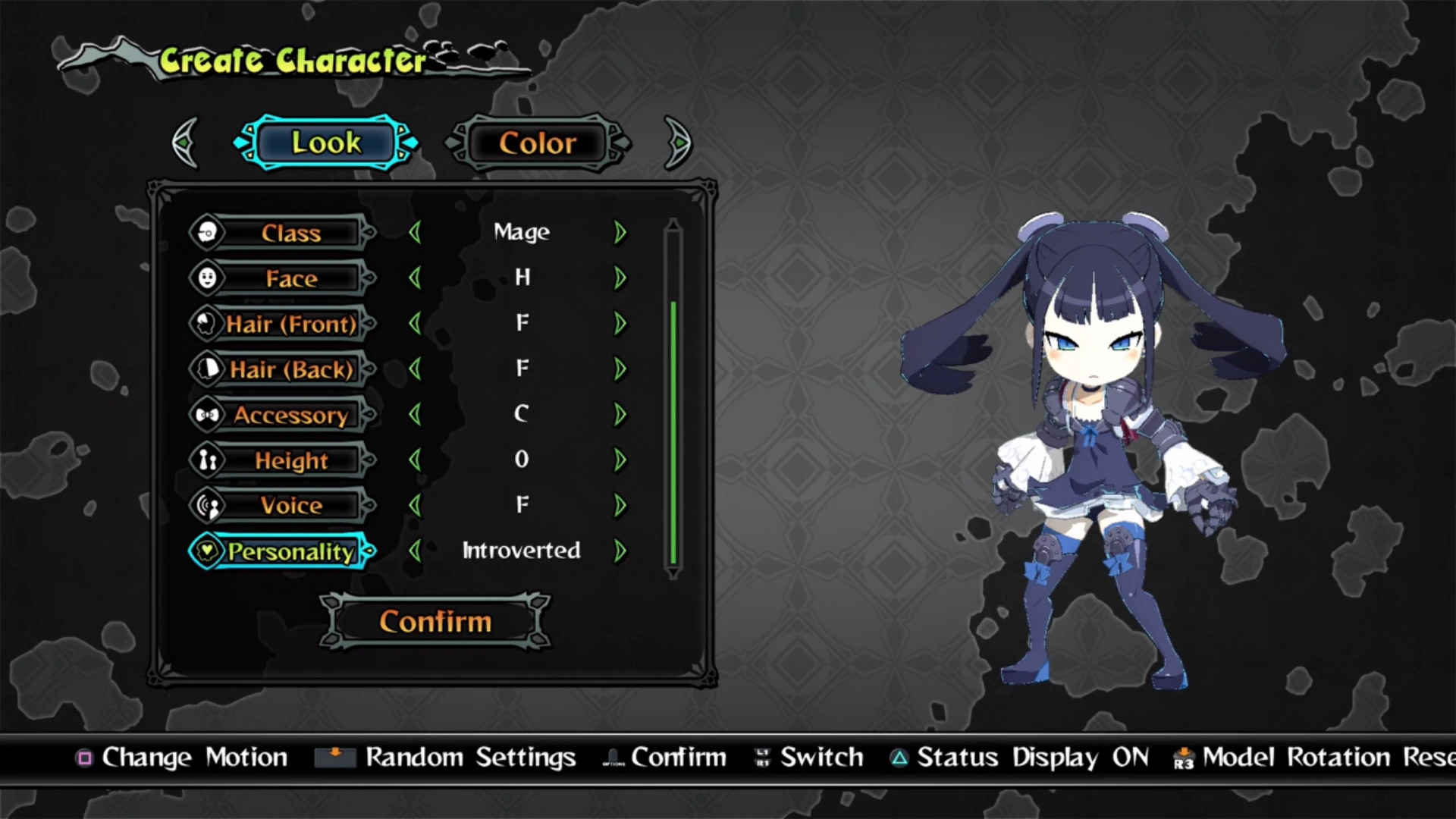Pick the previous Voice type
The width and height of the screenshot is (1456, 819).
[x=415, y=506]
